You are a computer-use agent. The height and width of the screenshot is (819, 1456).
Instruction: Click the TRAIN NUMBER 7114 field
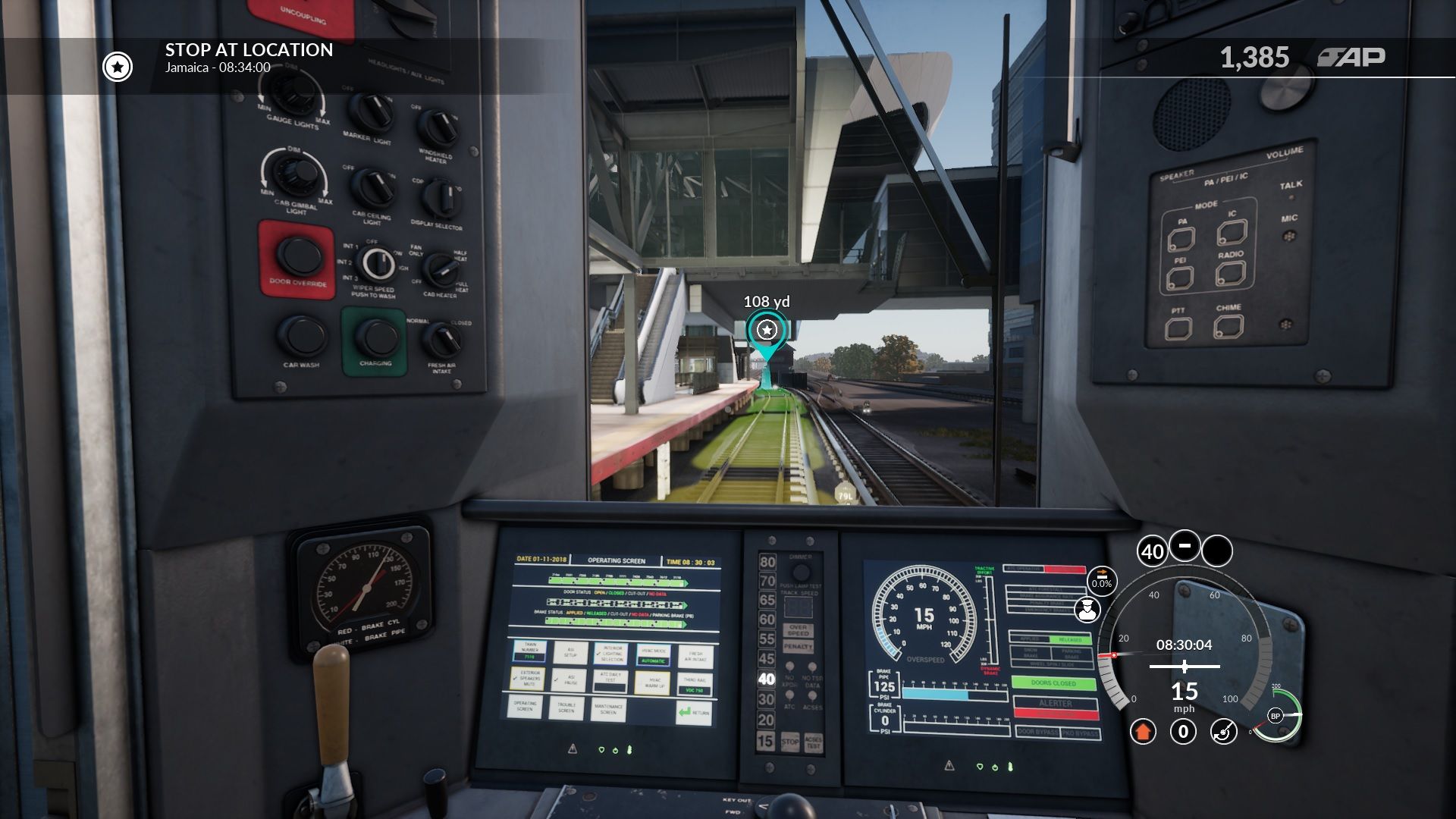pyautogui.click(x=529, y=657)
